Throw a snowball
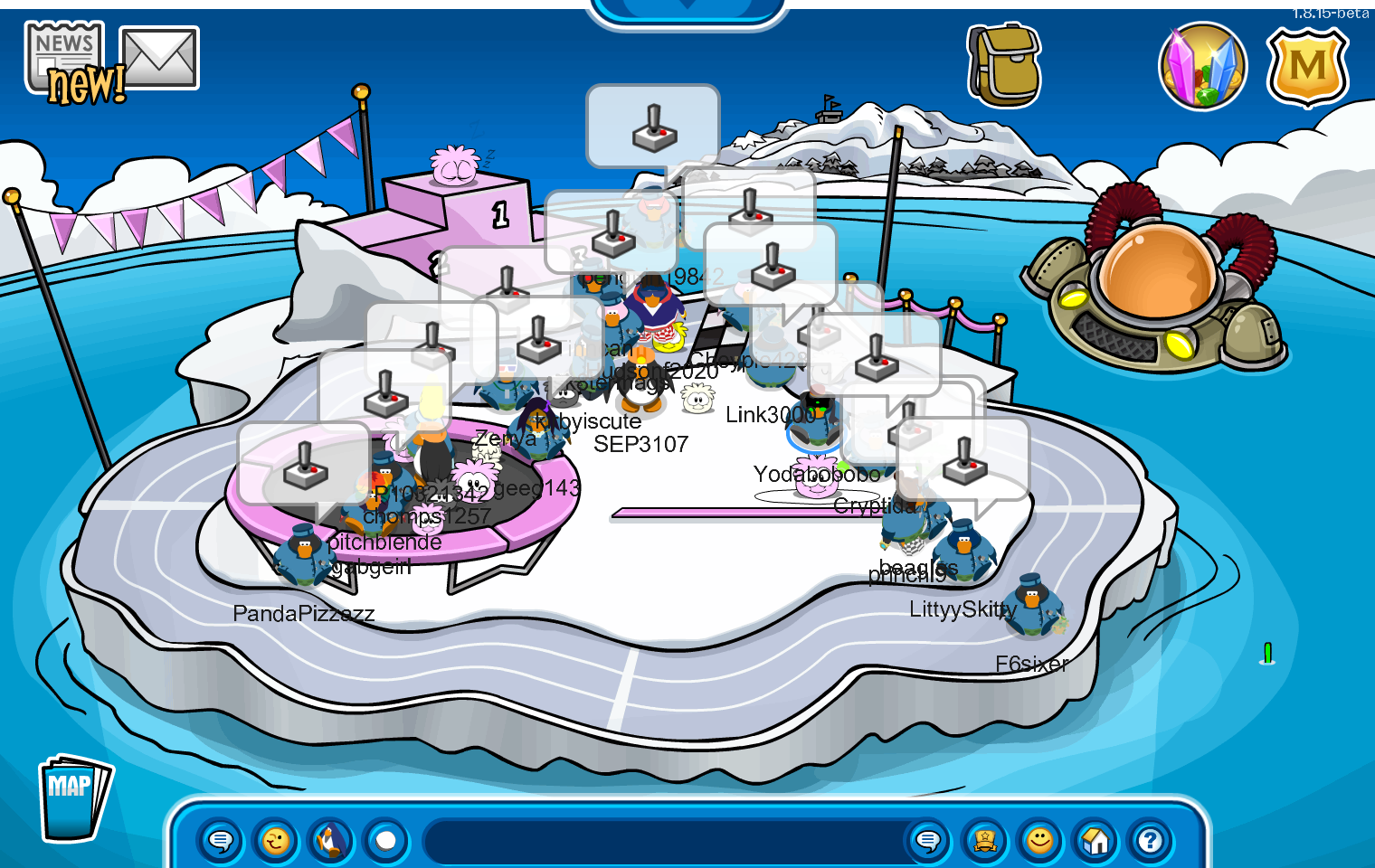The width and height of the screenshot is (1375, 868). [x=386, y=841]
